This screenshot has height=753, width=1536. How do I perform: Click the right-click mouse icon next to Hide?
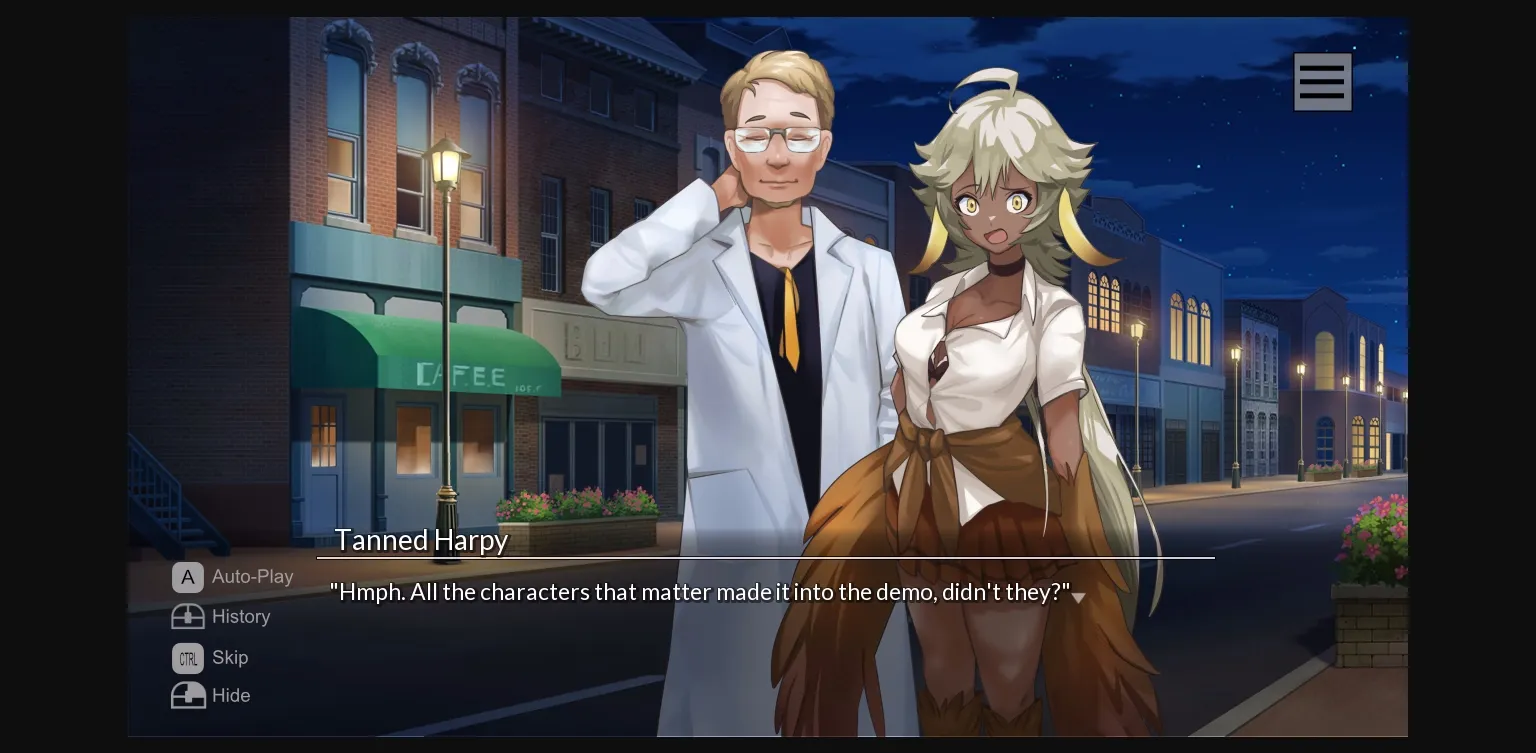188,695
